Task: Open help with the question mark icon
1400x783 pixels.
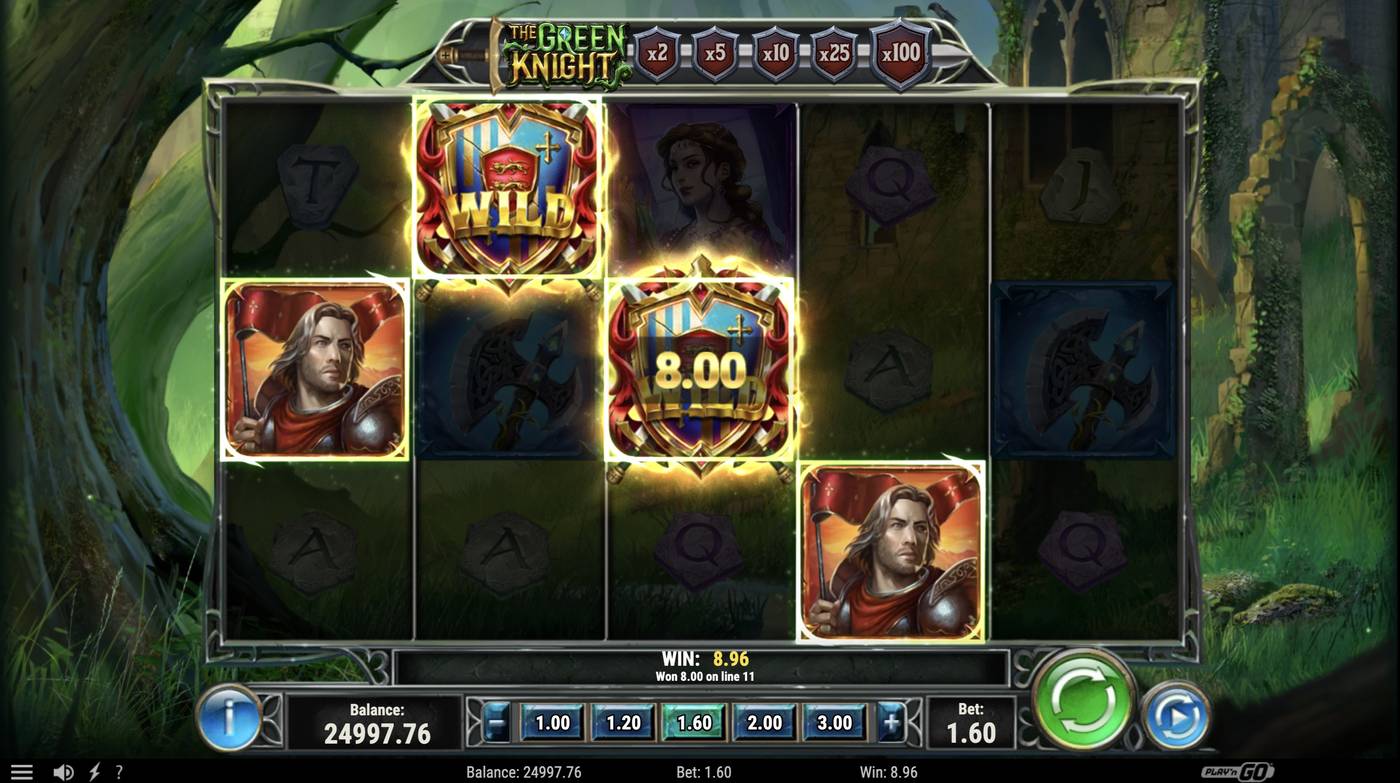Action: (119, 770)
